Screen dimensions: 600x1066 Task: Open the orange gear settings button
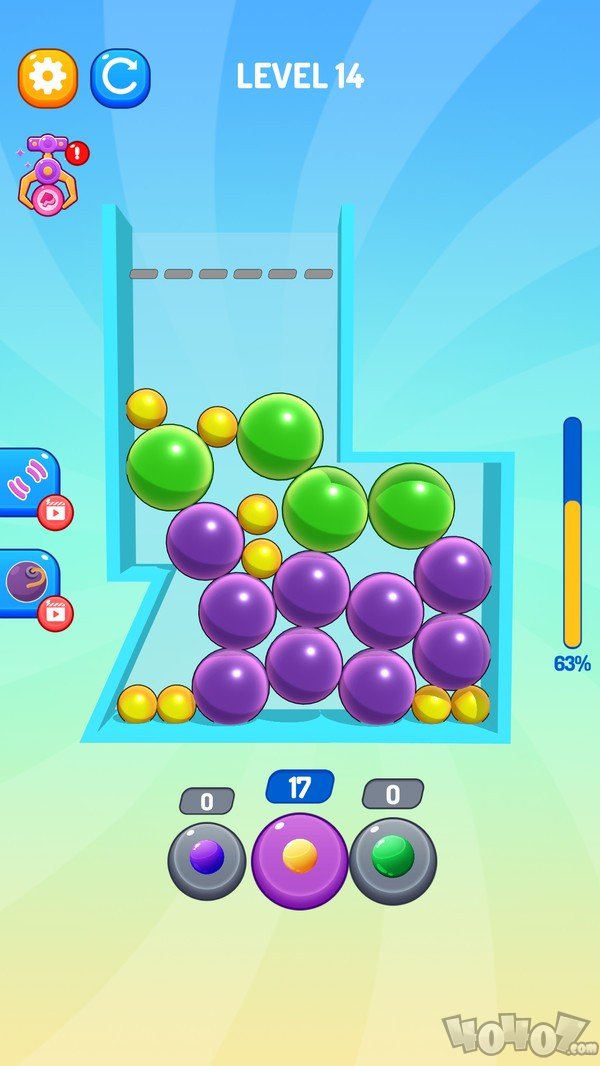pyautogui.click(x=47, y=78)
